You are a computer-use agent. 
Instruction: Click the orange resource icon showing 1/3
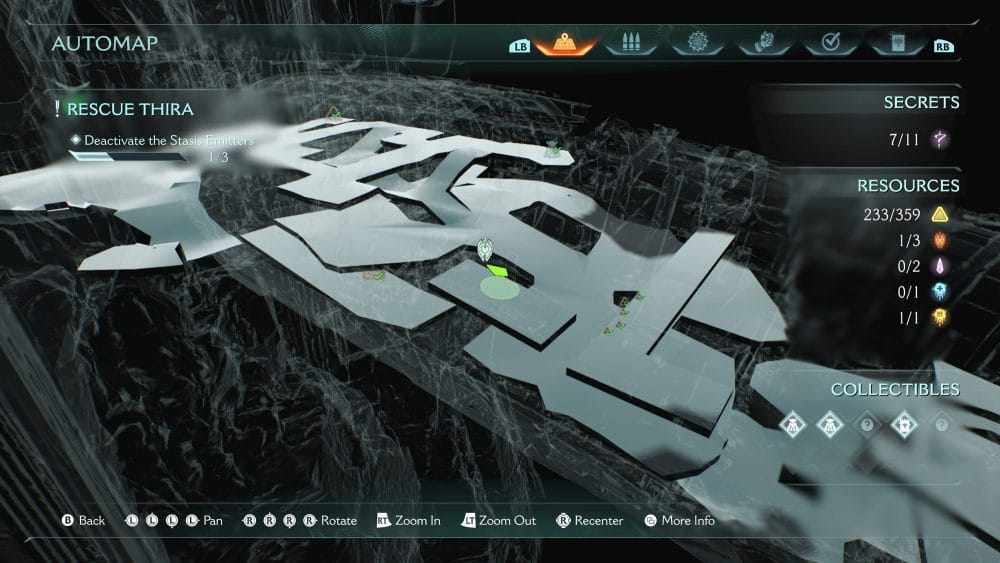point(940,240)
